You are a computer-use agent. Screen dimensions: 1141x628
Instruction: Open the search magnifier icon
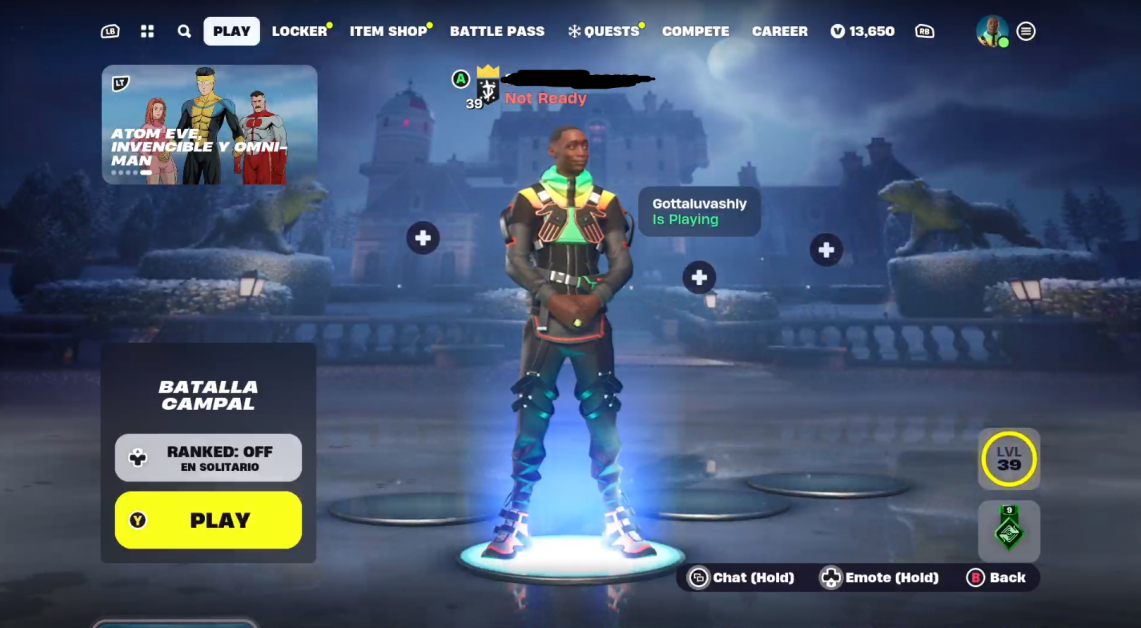tap(184, 31)
